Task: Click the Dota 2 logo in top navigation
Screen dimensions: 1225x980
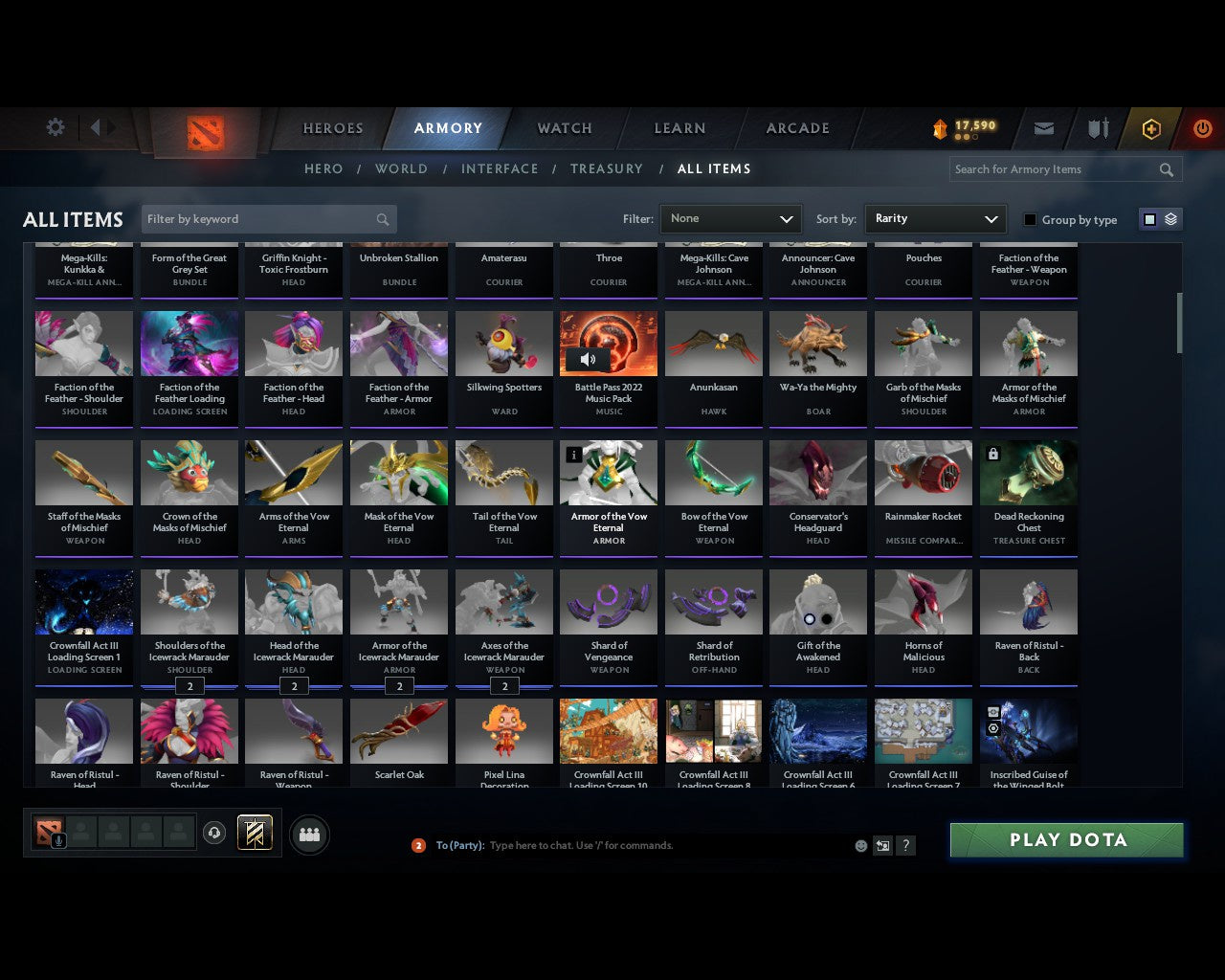Action: coord(203,134)
